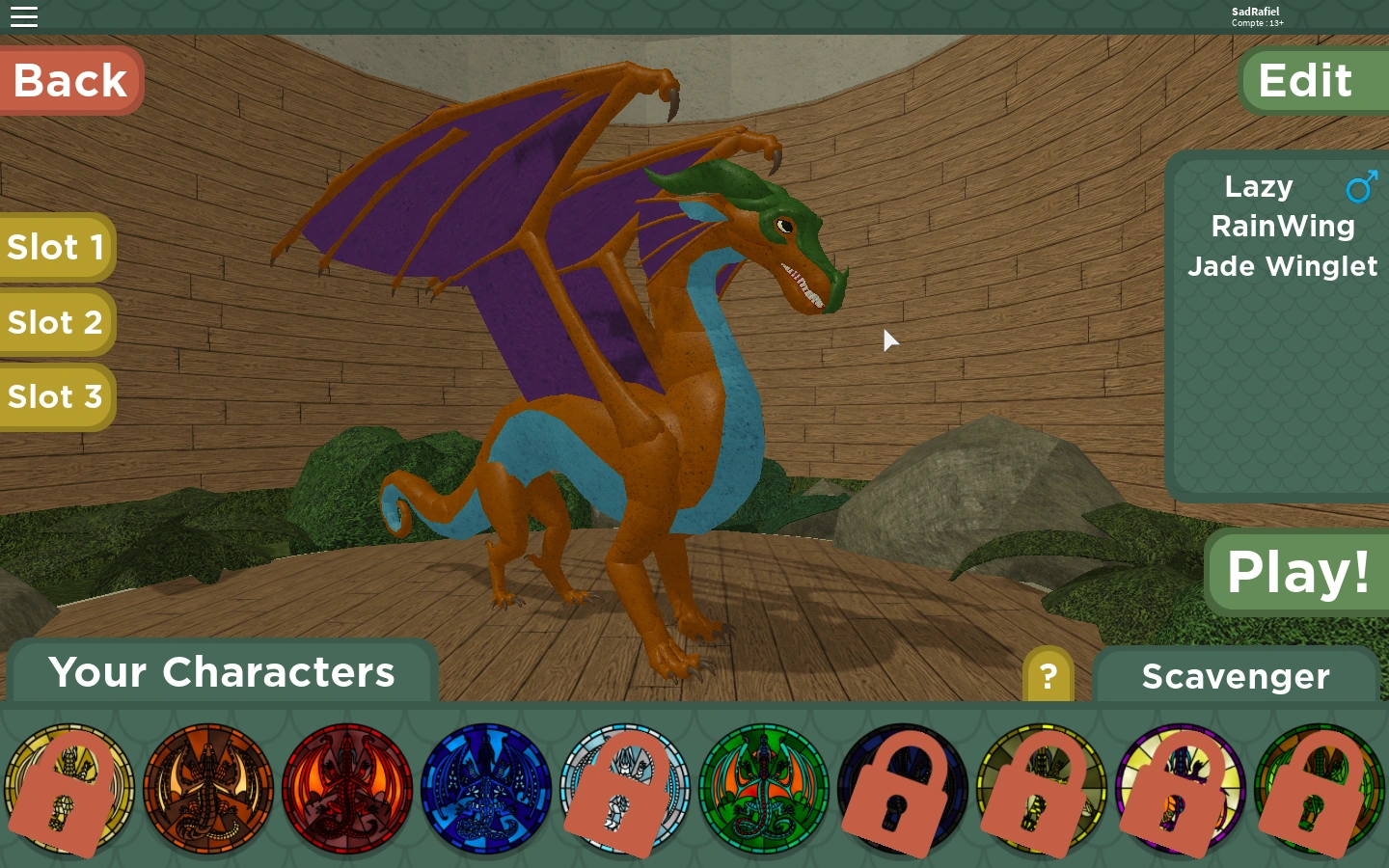Click the locked dark navy tribe emblem
The width and height of the screenshot is (1389, 868).
pos(903,789)
